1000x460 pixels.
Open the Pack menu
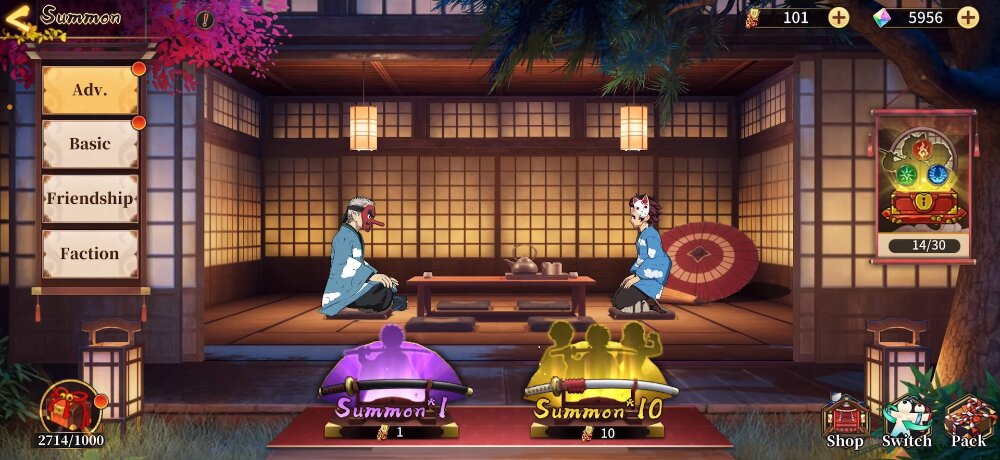[x=968, y=420]
